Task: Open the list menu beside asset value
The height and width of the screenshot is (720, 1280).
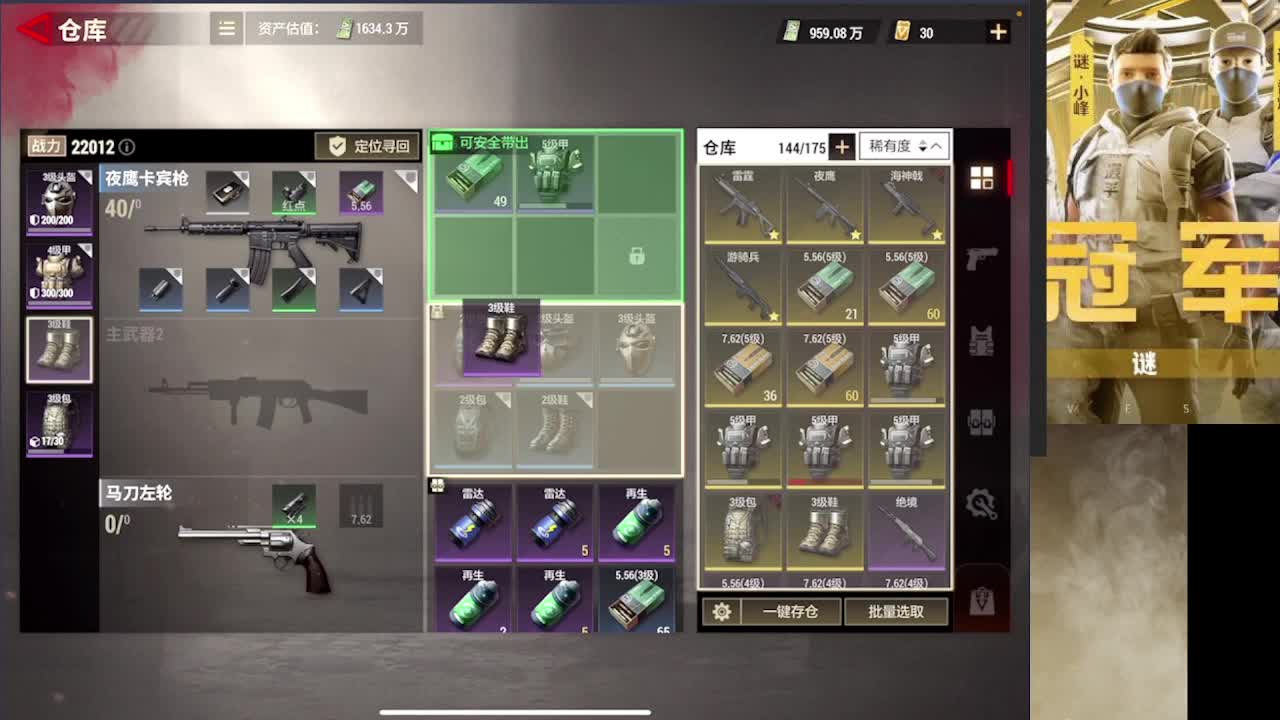Action: click(227, 29)
